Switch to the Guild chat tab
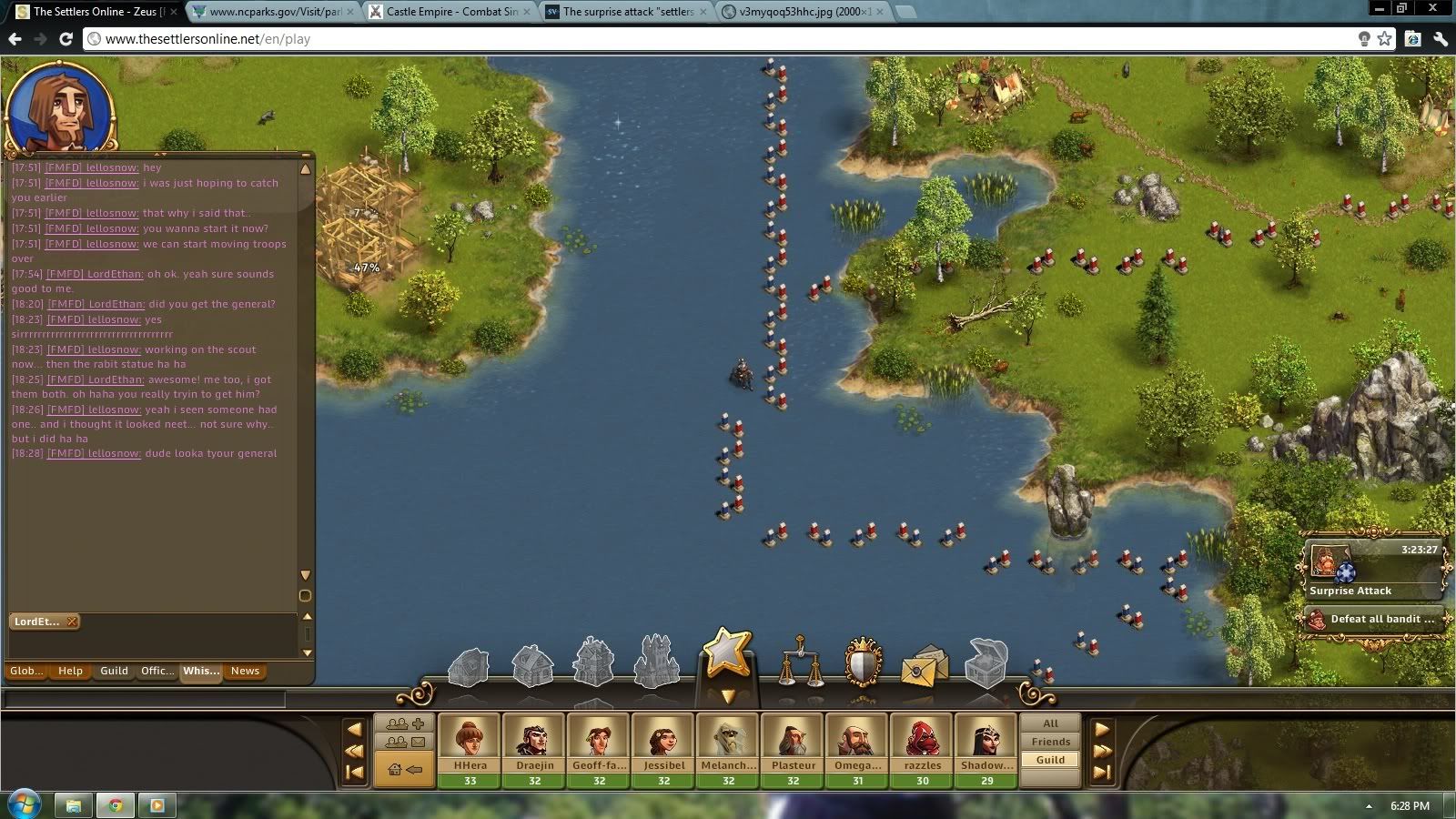 tap(114, 671)
